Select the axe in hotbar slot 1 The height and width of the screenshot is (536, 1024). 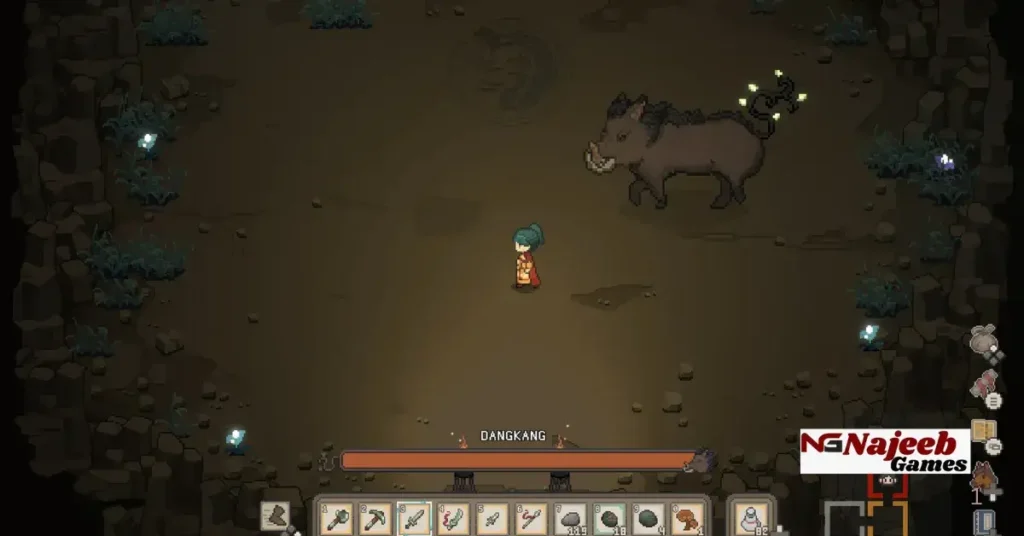[336, 518]
